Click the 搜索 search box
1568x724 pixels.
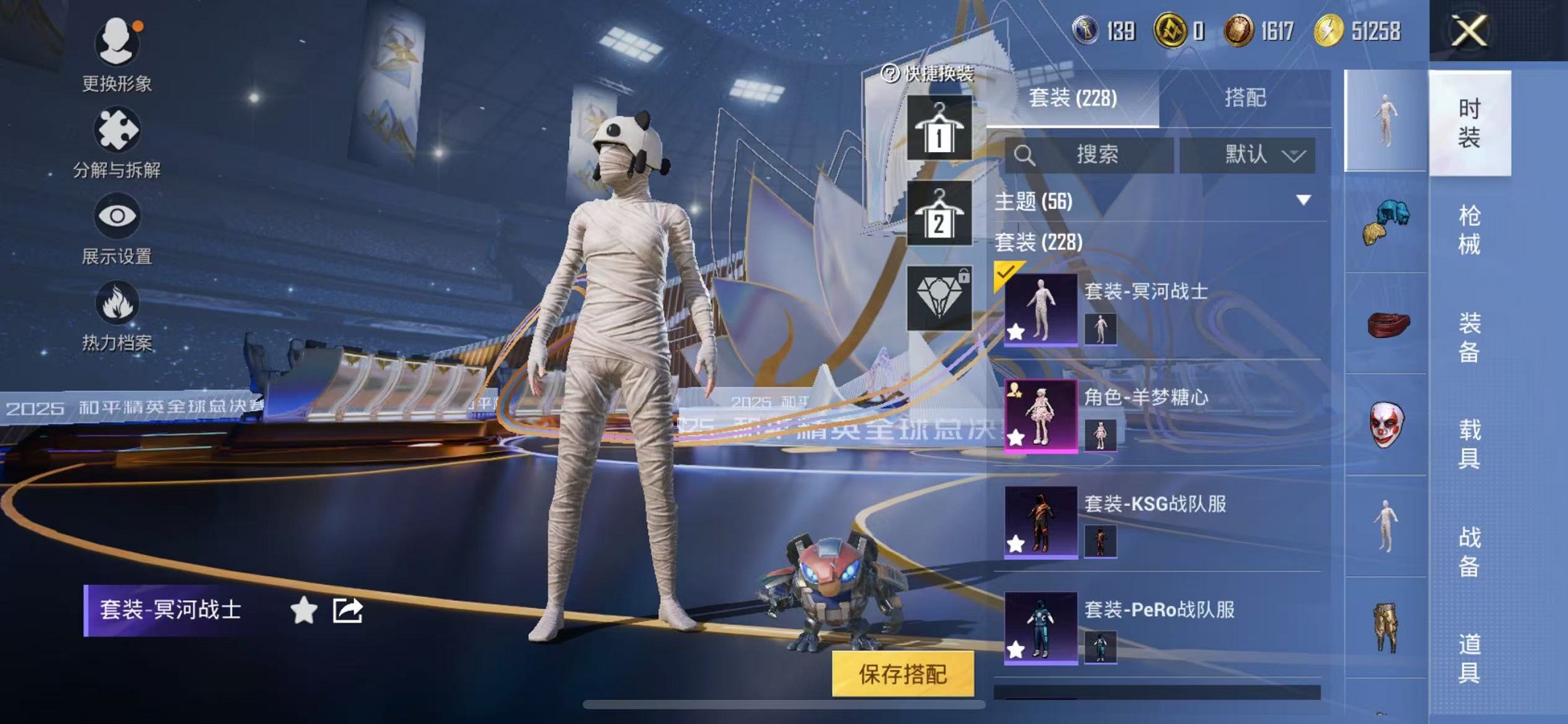pyautogui.click(x=1089, y=155)
